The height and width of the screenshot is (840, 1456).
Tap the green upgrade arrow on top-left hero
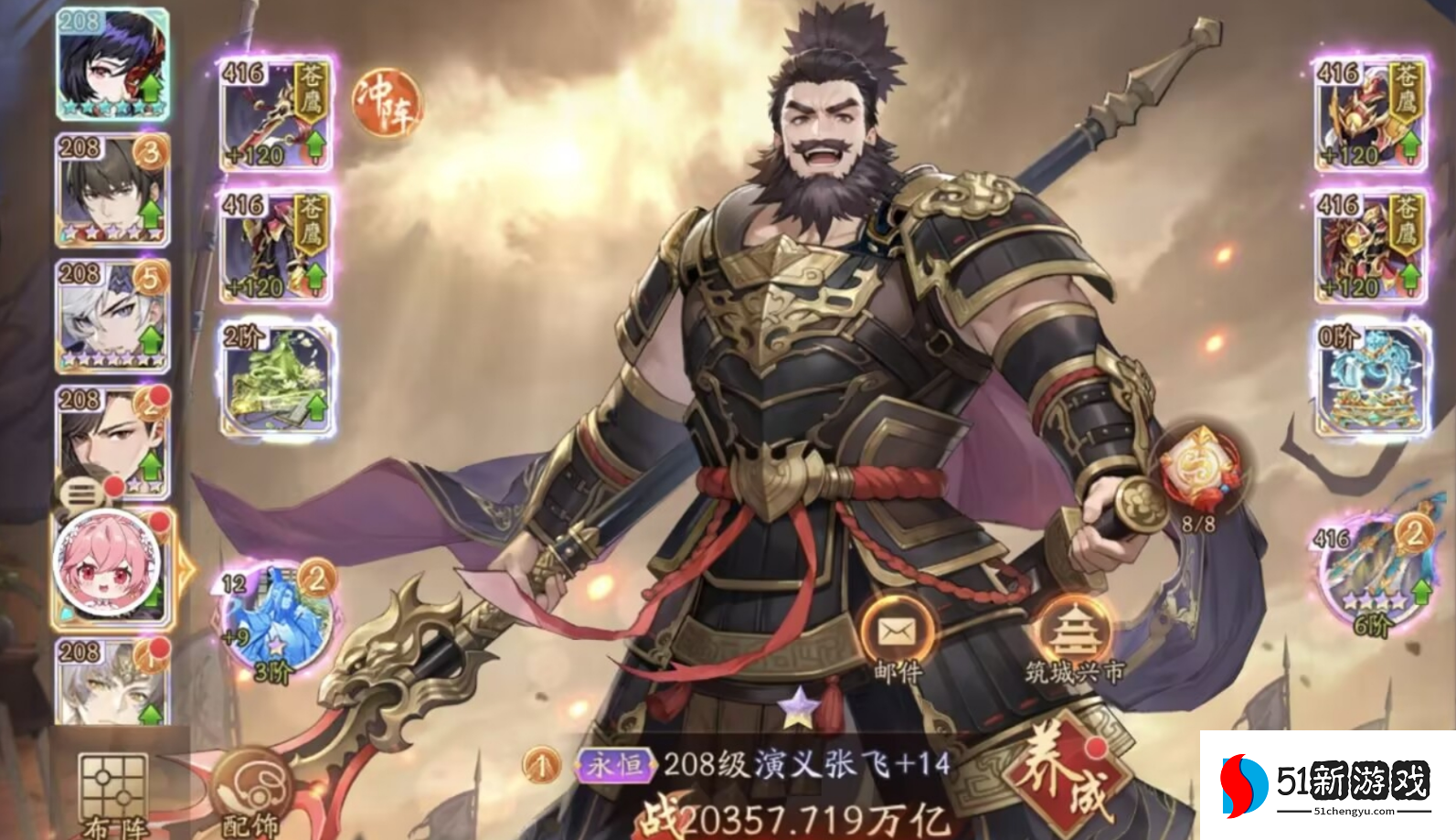(152, 90)
